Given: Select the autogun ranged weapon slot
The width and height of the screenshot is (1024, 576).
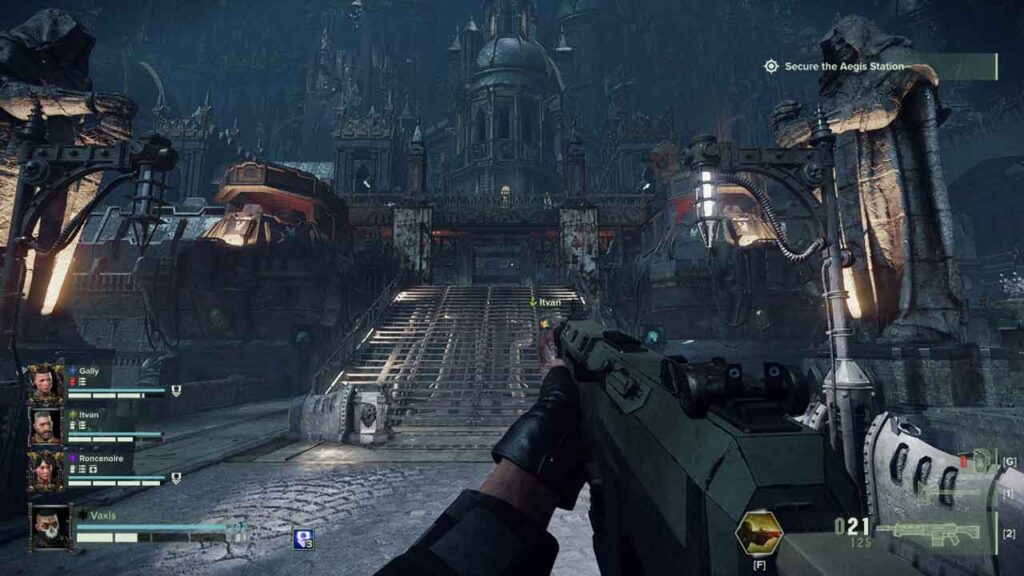Looking at the screenshot, I should (932, 532).
